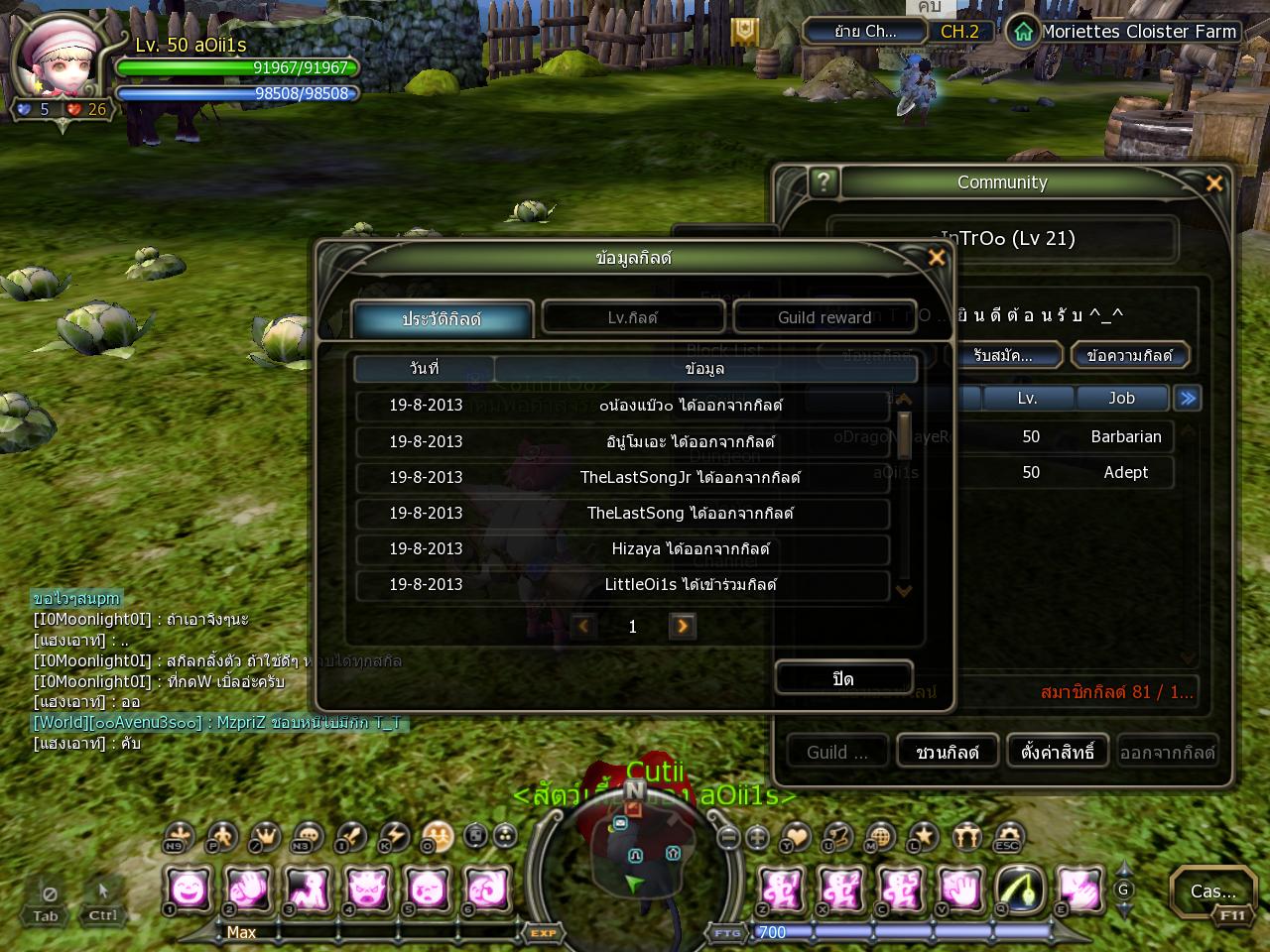Switch to the Lv.กิลด์ tab
The height and width of the screenshot is (952, 1270).
tap(633, 317)
